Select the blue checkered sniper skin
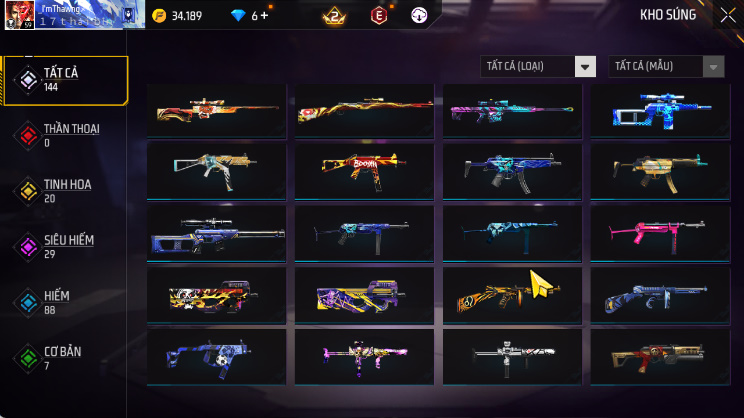This screenshot has width=744, height=418. [x=659, y=110]
